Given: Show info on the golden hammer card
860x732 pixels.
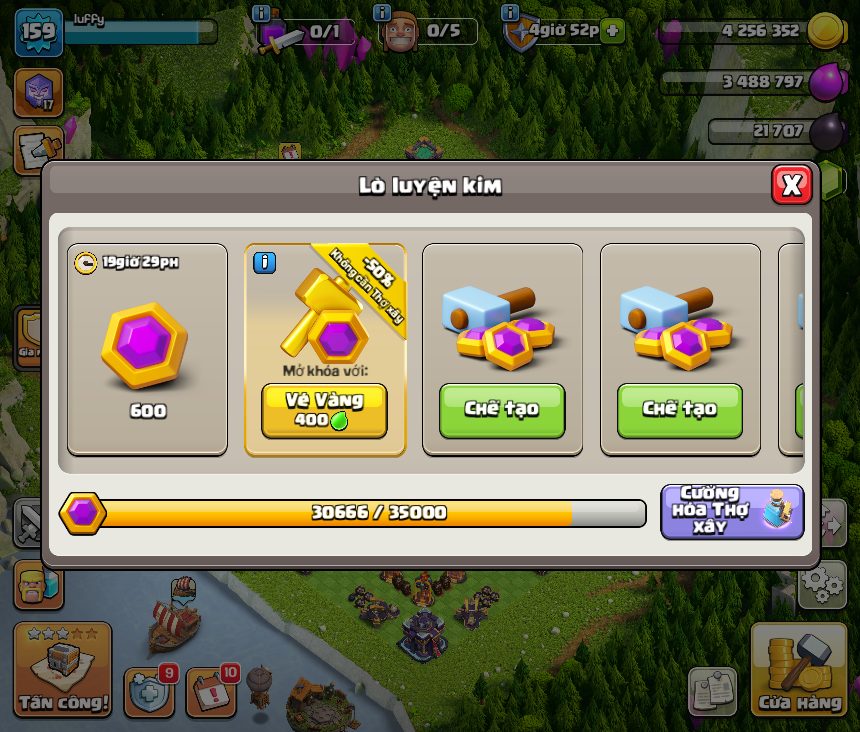Looking at the screenshot, I should [264, 263].
